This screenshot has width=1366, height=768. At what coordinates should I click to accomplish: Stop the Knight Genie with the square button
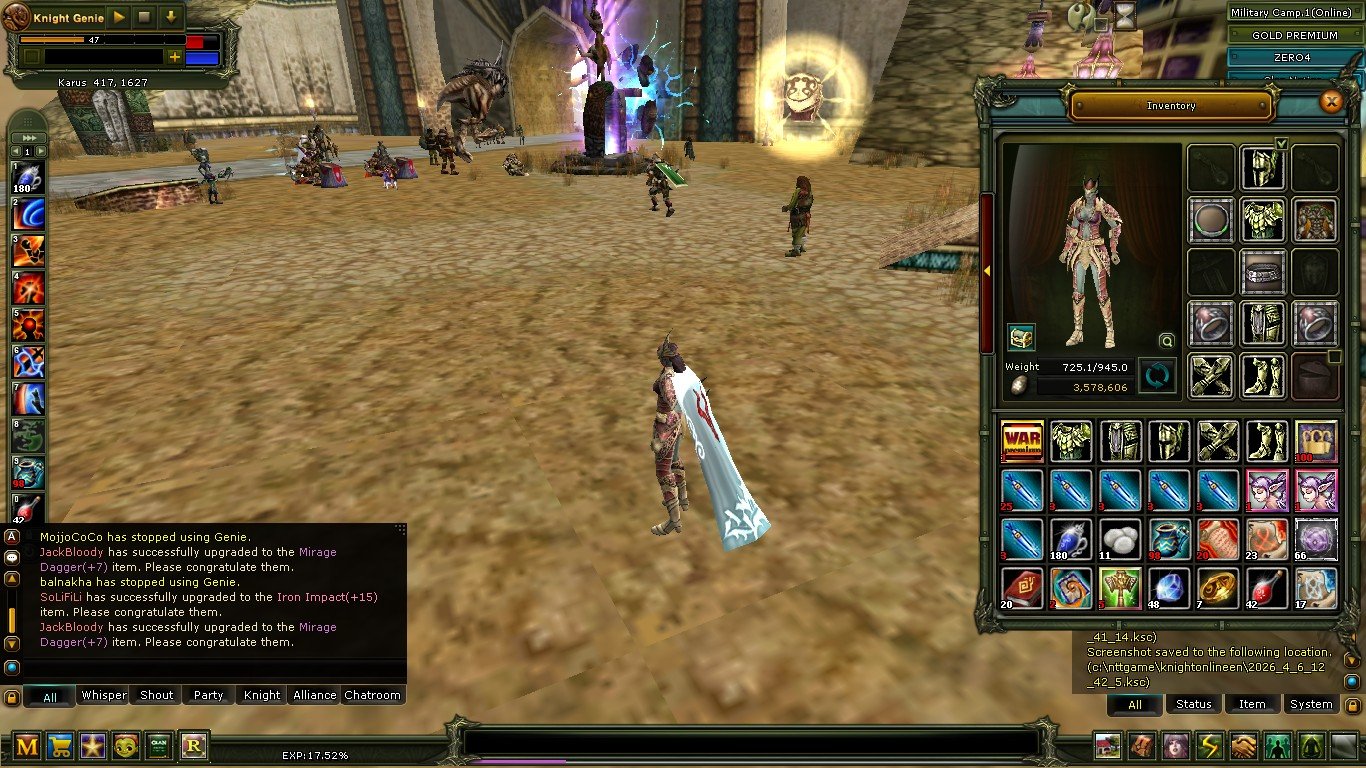coord(145,17)
